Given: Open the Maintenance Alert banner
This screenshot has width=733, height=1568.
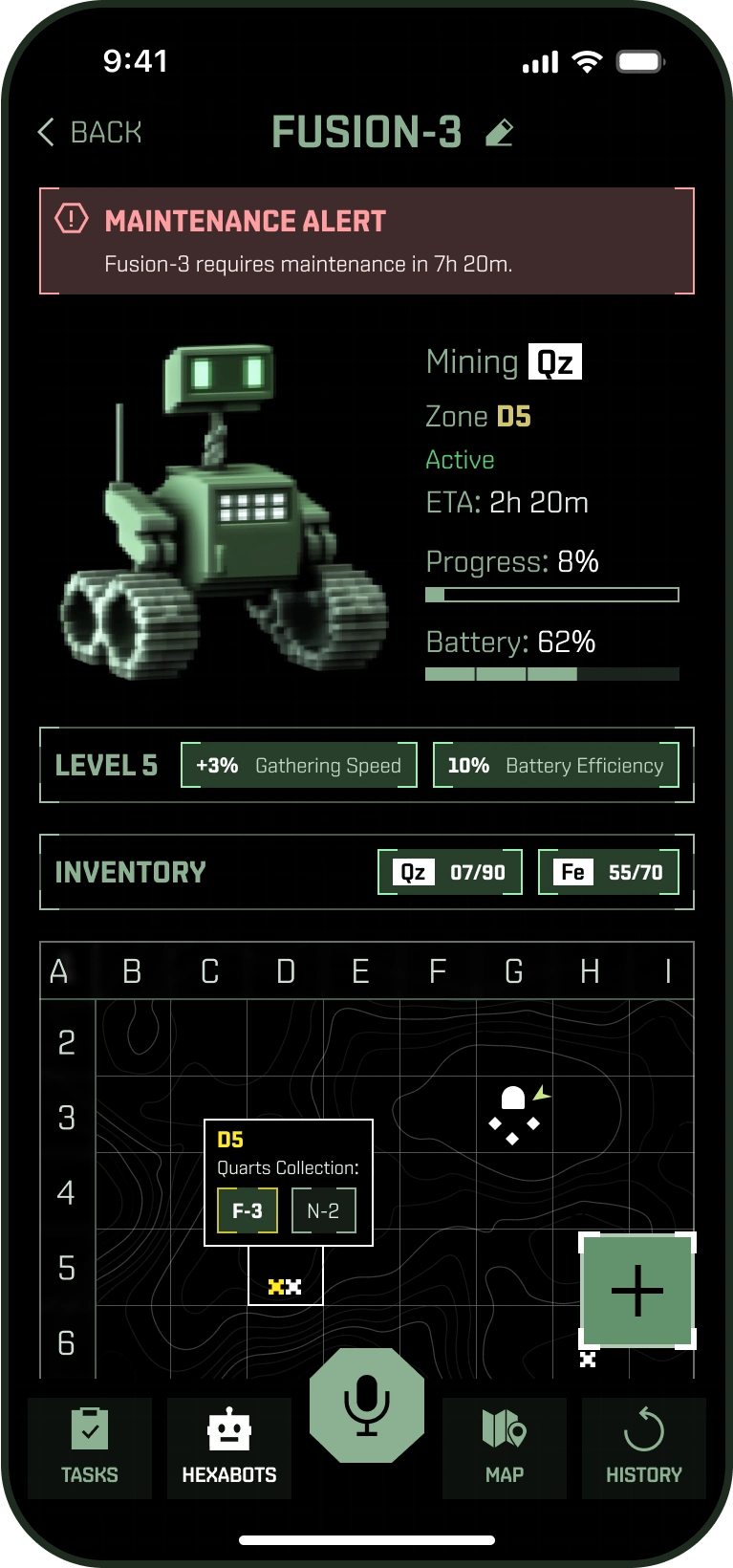Looking at the screenshot, I should (366, 241).
